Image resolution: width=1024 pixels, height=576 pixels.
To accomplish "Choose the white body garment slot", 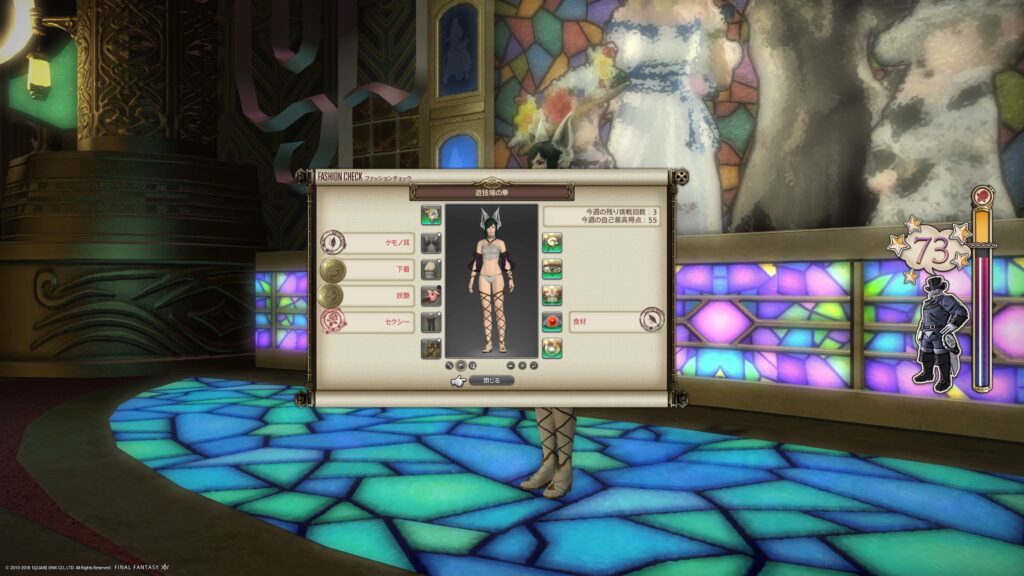I will [431, 268].
